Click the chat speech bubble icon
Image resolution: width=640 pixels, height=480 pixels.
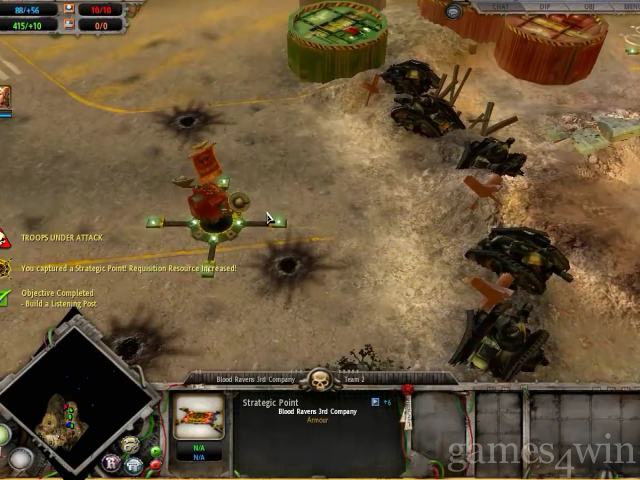tap(454, 11)
